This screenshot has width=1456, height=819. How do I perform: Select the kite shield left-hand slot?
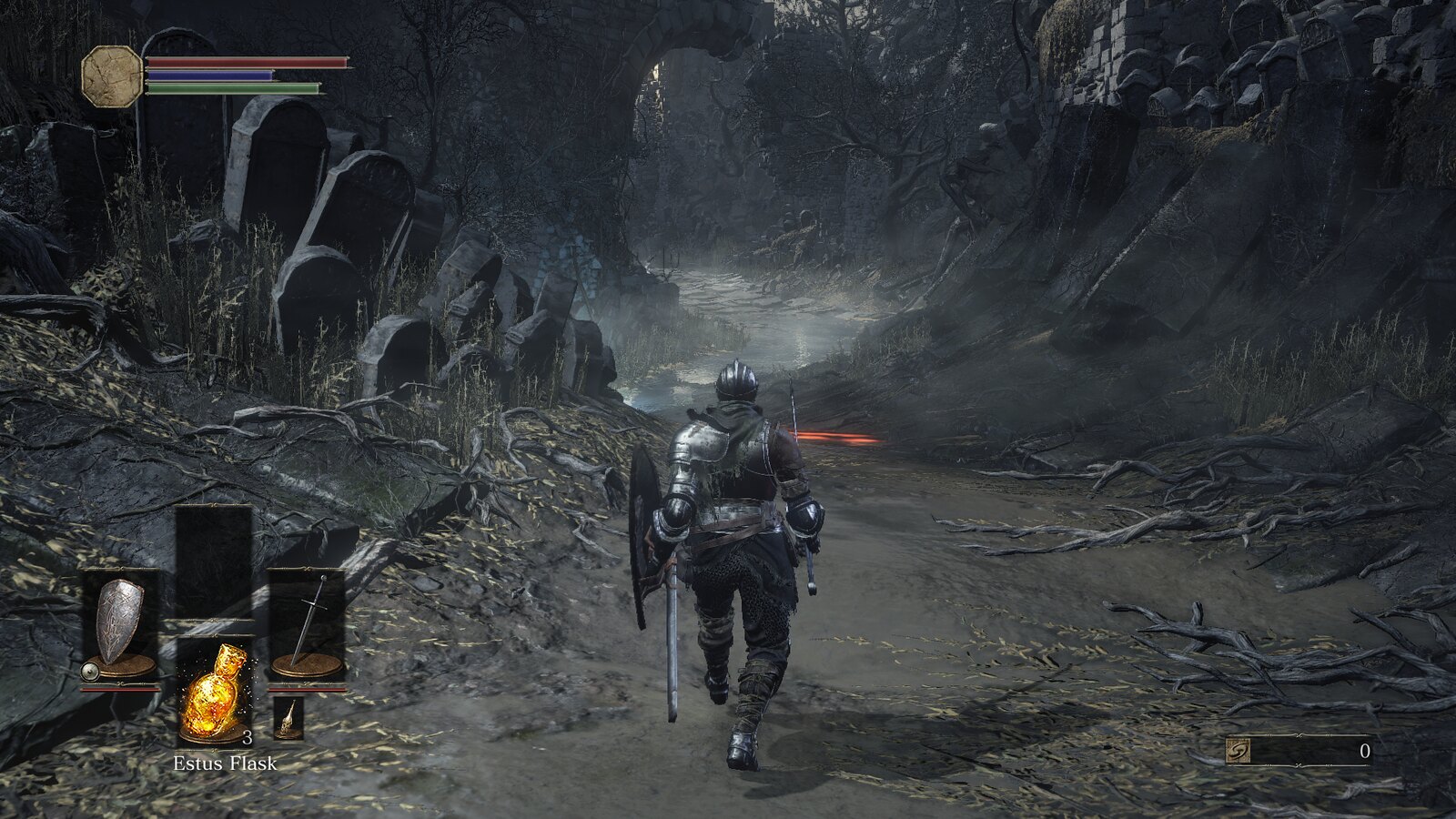coord(120,623)
